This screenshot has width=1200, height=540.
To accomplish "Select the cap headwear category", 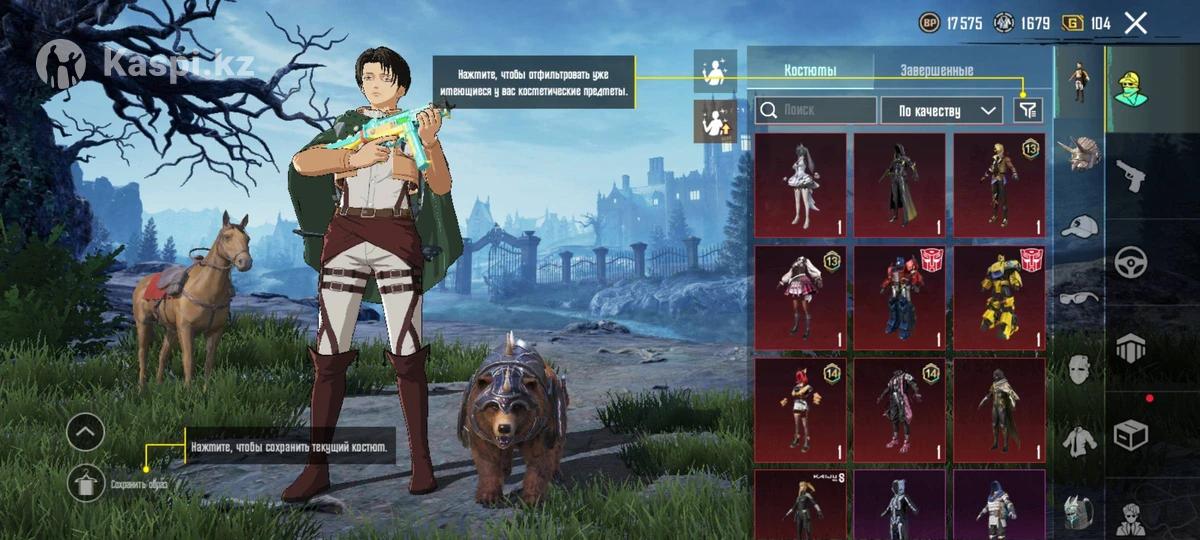I will (1078, 227).
